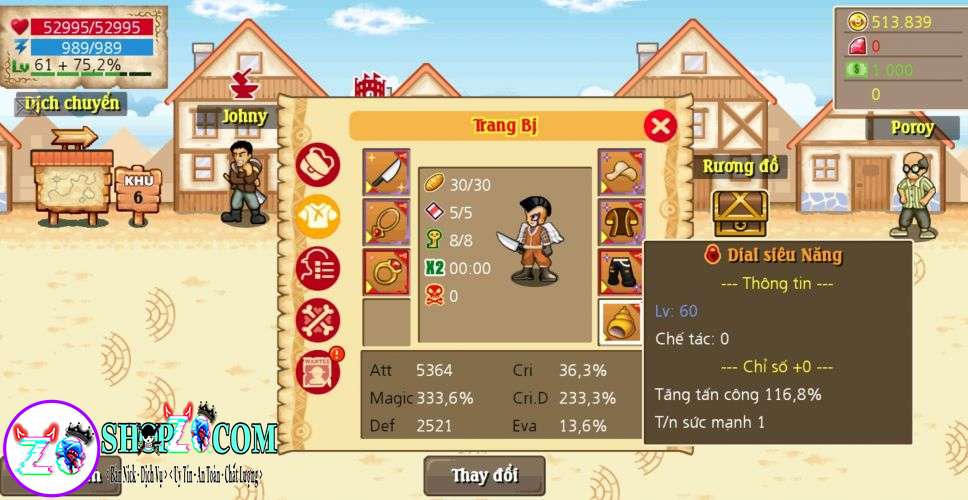Image resolution: width=968 pixels, height=500 pixels.
Task: Click the Thay đổi button
Action: 485,475
